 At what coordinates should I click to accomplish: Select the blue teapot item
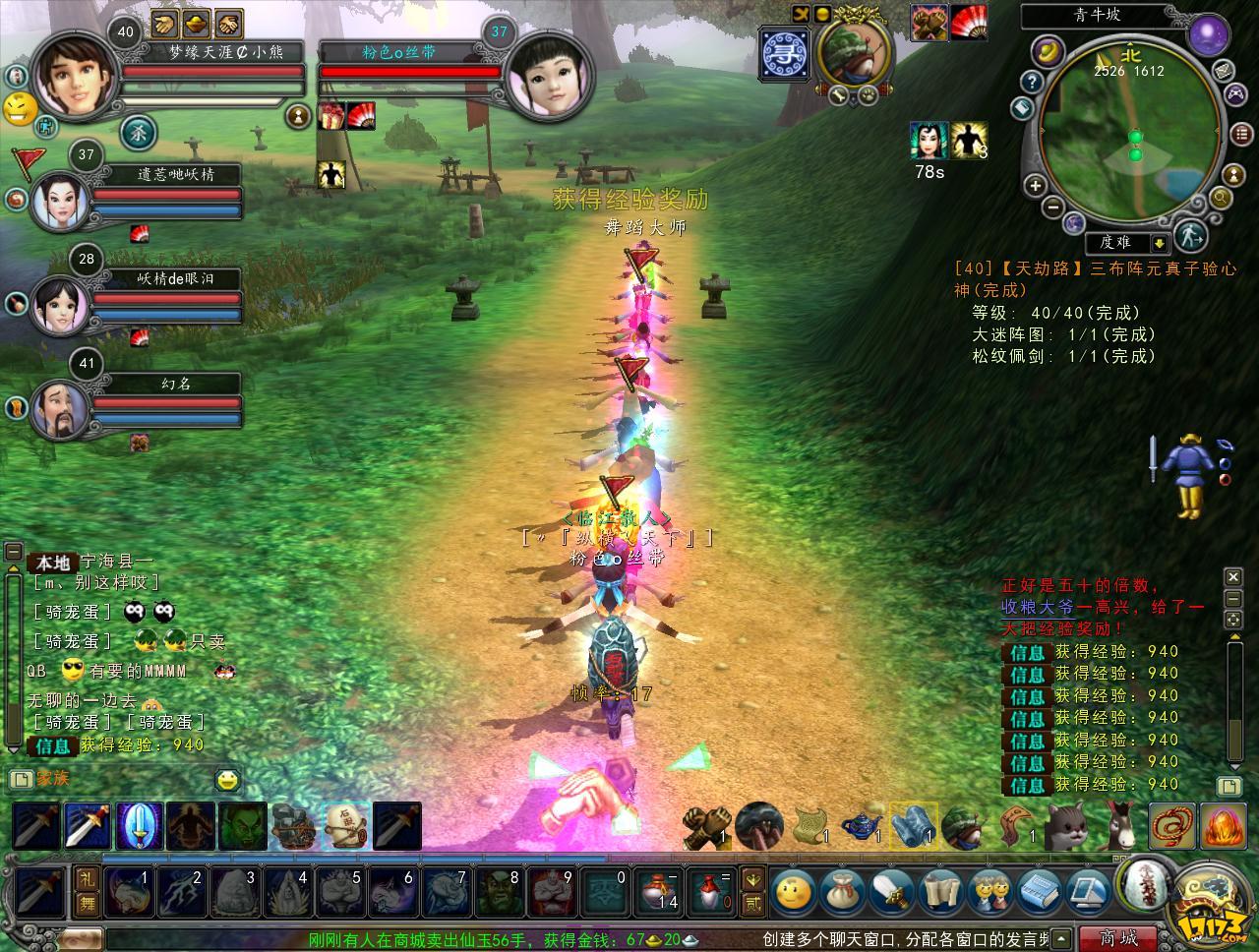pyautogui.click(x=862, y=826)
